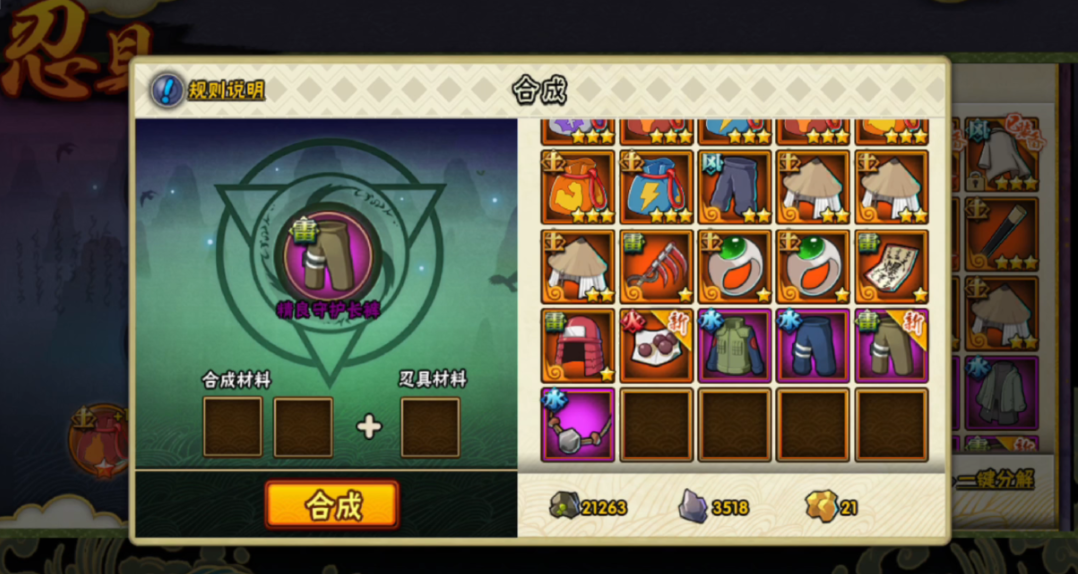Select the orange lucky bag item
This screenshot has height=575, width=1078.
point(577,188)
